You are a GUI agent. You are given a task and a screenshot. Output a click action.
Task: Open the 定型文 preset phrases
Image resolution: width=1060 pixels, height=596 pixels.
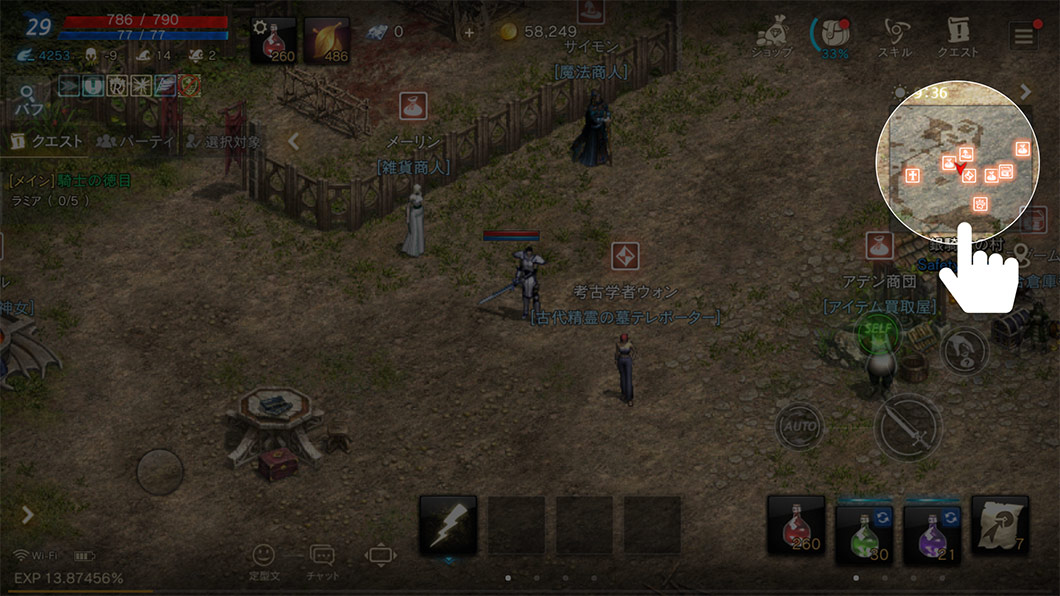pos(263,561)
